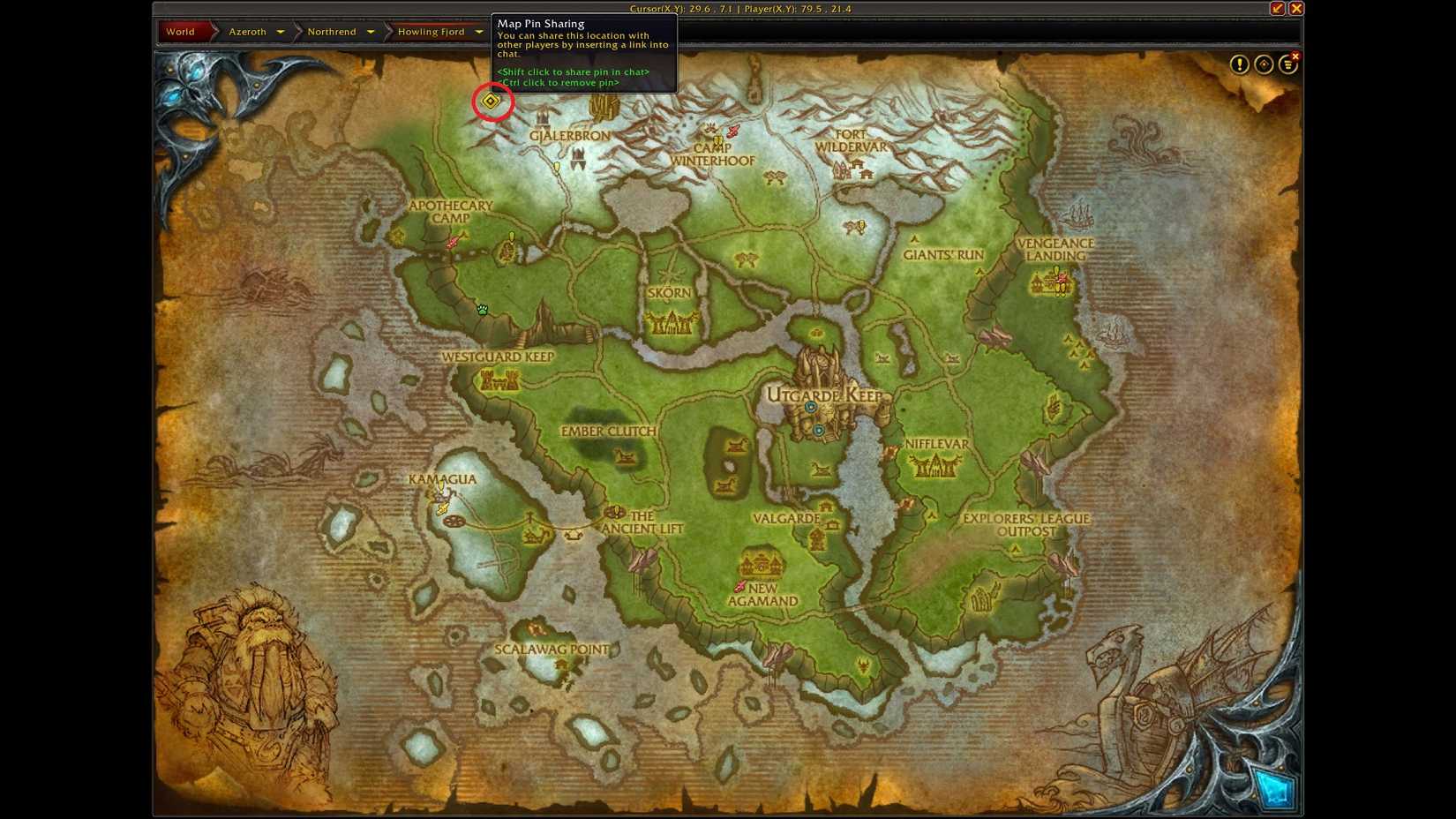Click the placed map pin near Gjalerbron
The image size is (1456, 819).
tap(491, 101)
